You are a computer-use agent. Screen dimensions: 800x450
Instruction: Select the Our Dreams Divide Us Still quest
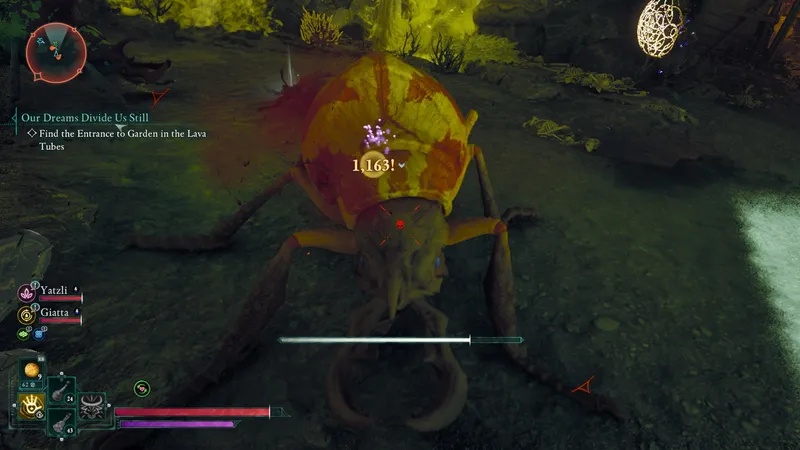[x=84, y=117]
